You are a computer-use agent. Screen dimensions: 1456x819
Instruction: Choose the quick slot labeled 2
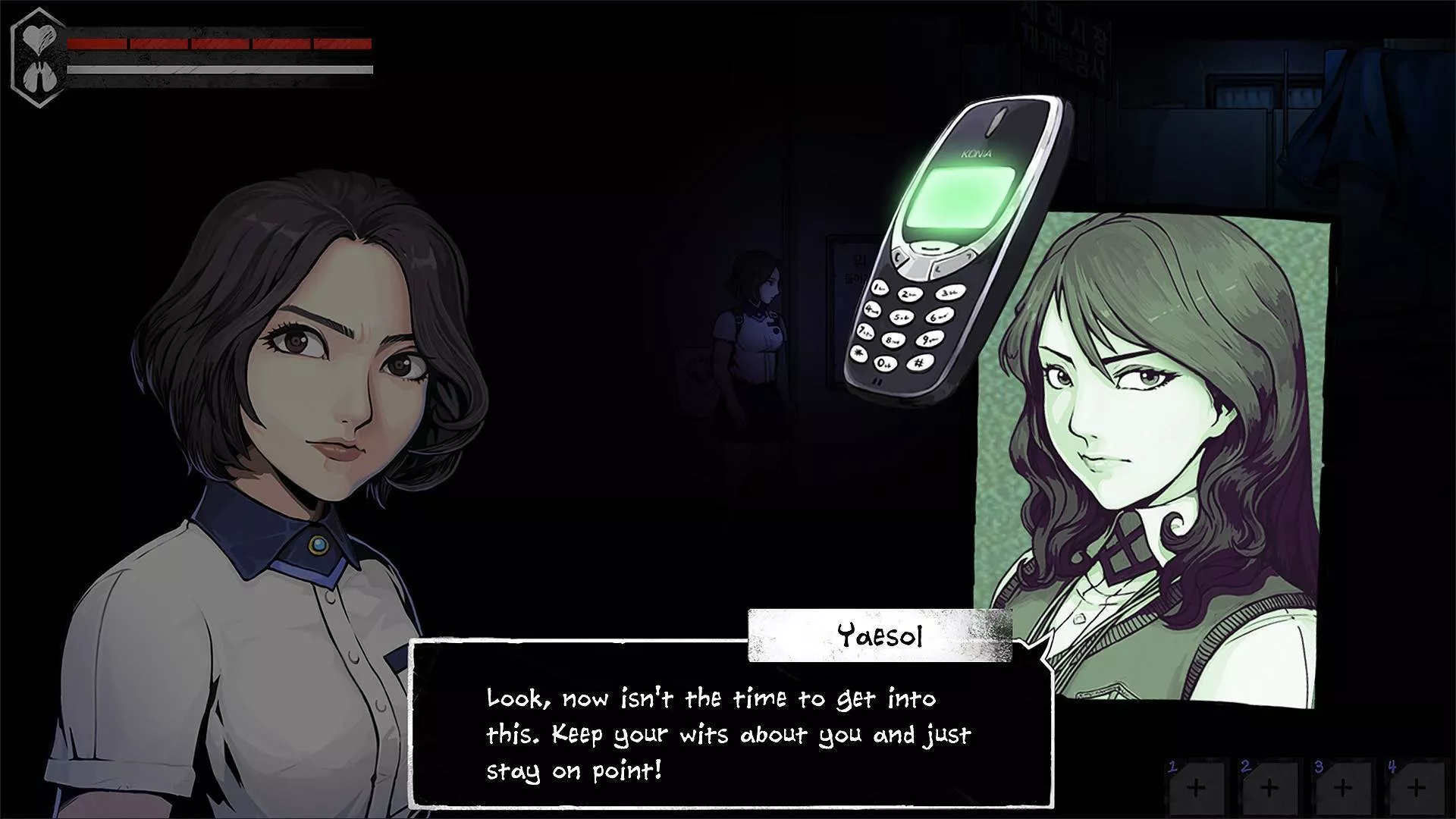coord(1269,787)
